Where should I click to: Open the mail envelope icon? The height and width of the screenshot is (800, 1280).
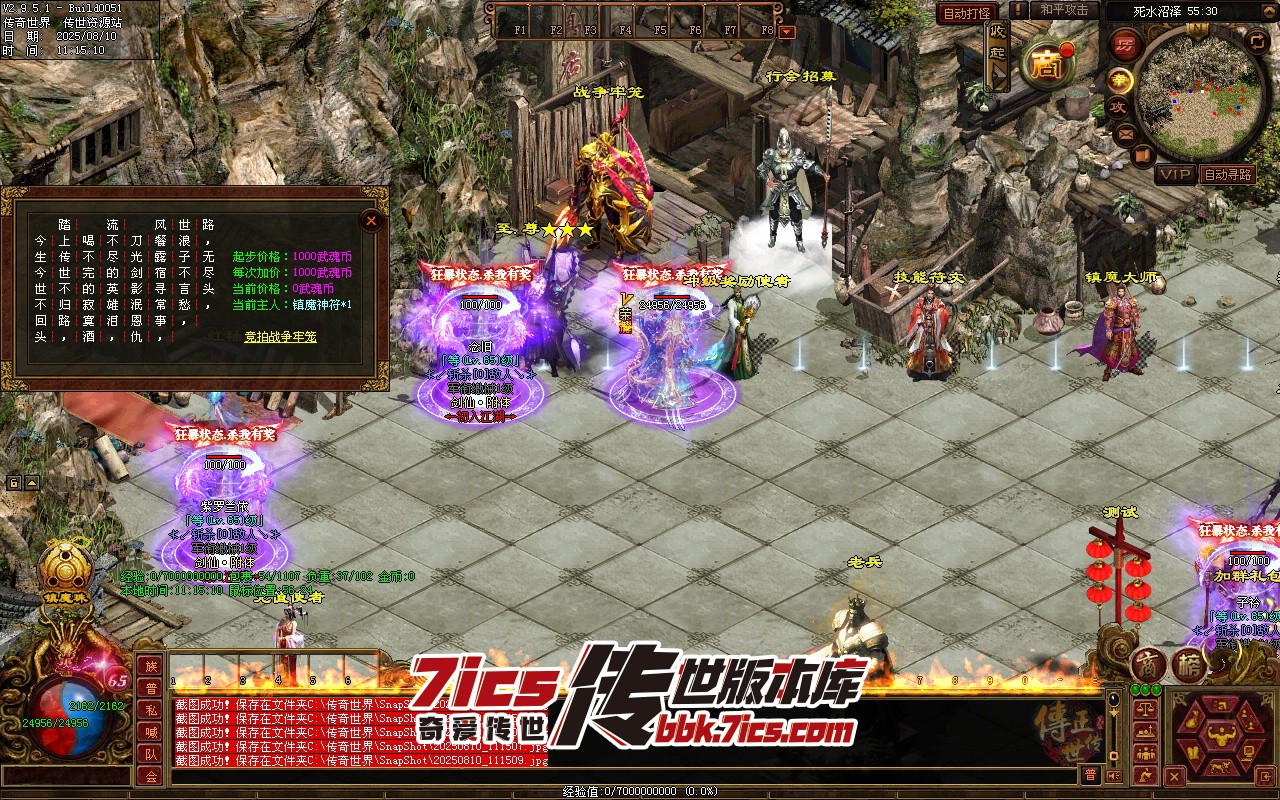point(1126,133)
